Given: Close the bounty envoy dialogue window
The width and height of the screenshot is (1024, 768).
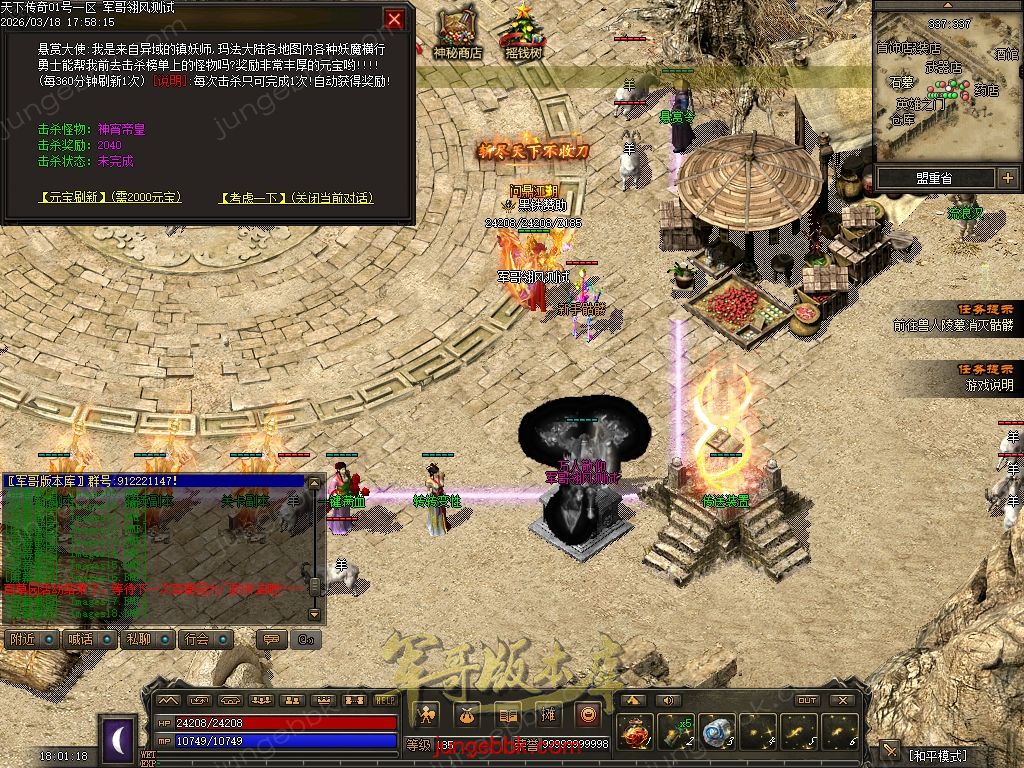Looking at the screenshot, I should point(395,19).
